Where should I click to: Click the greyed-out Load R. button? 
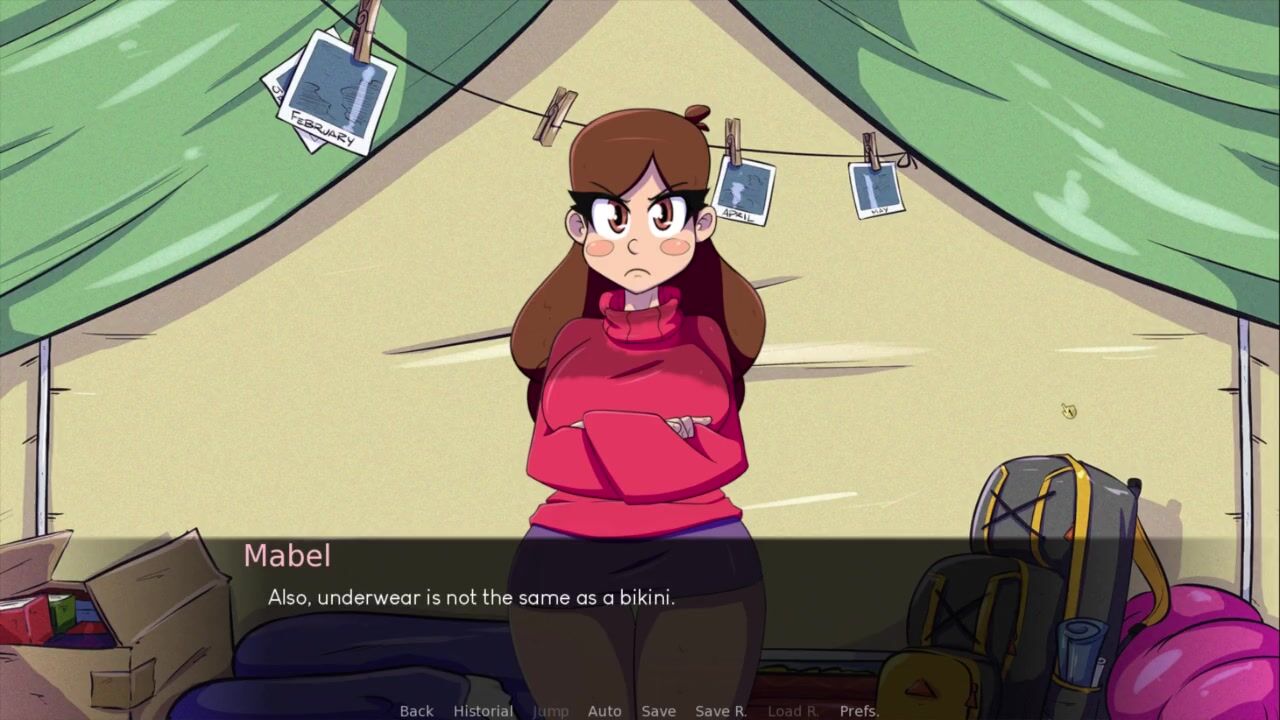[x=793, y=711]
